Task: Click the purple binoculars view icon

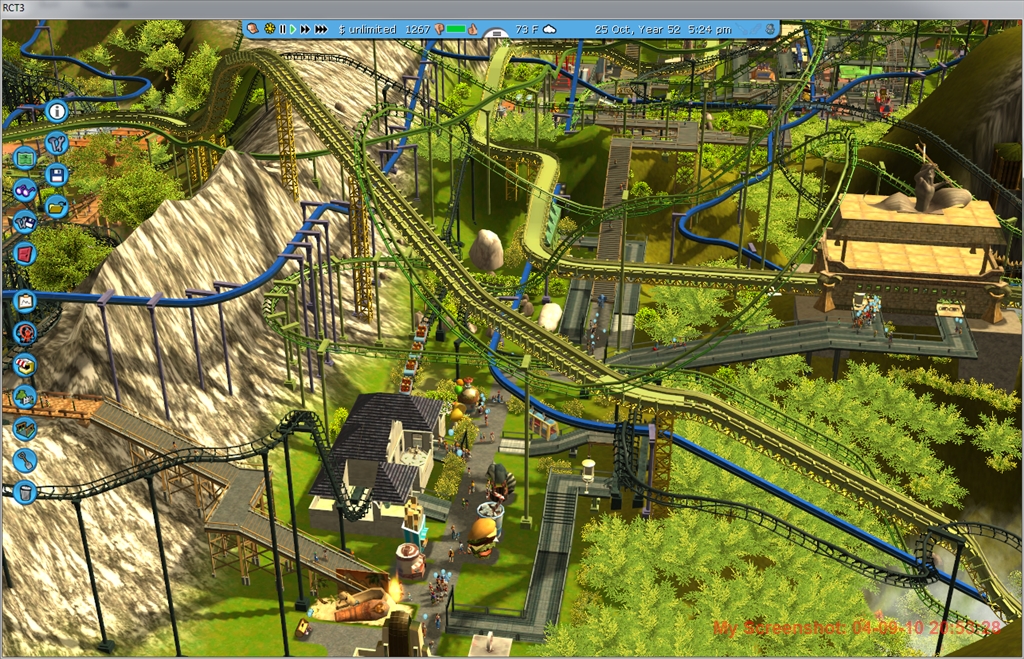Action: (x=25, y=190)
